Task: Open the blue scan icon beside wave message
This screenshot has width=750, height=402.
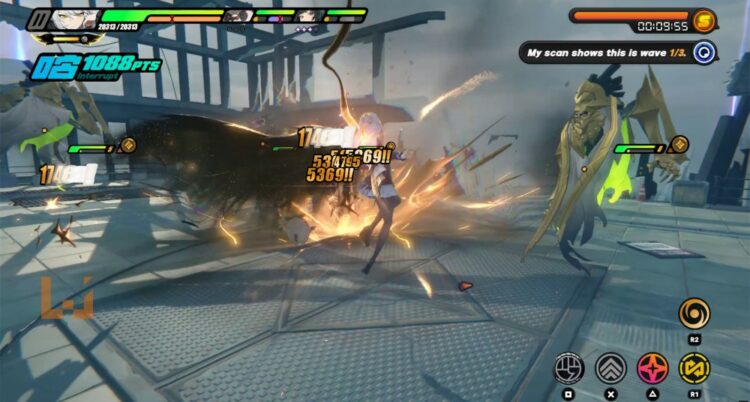Action: pyautogui.click(x=704, y=52)
